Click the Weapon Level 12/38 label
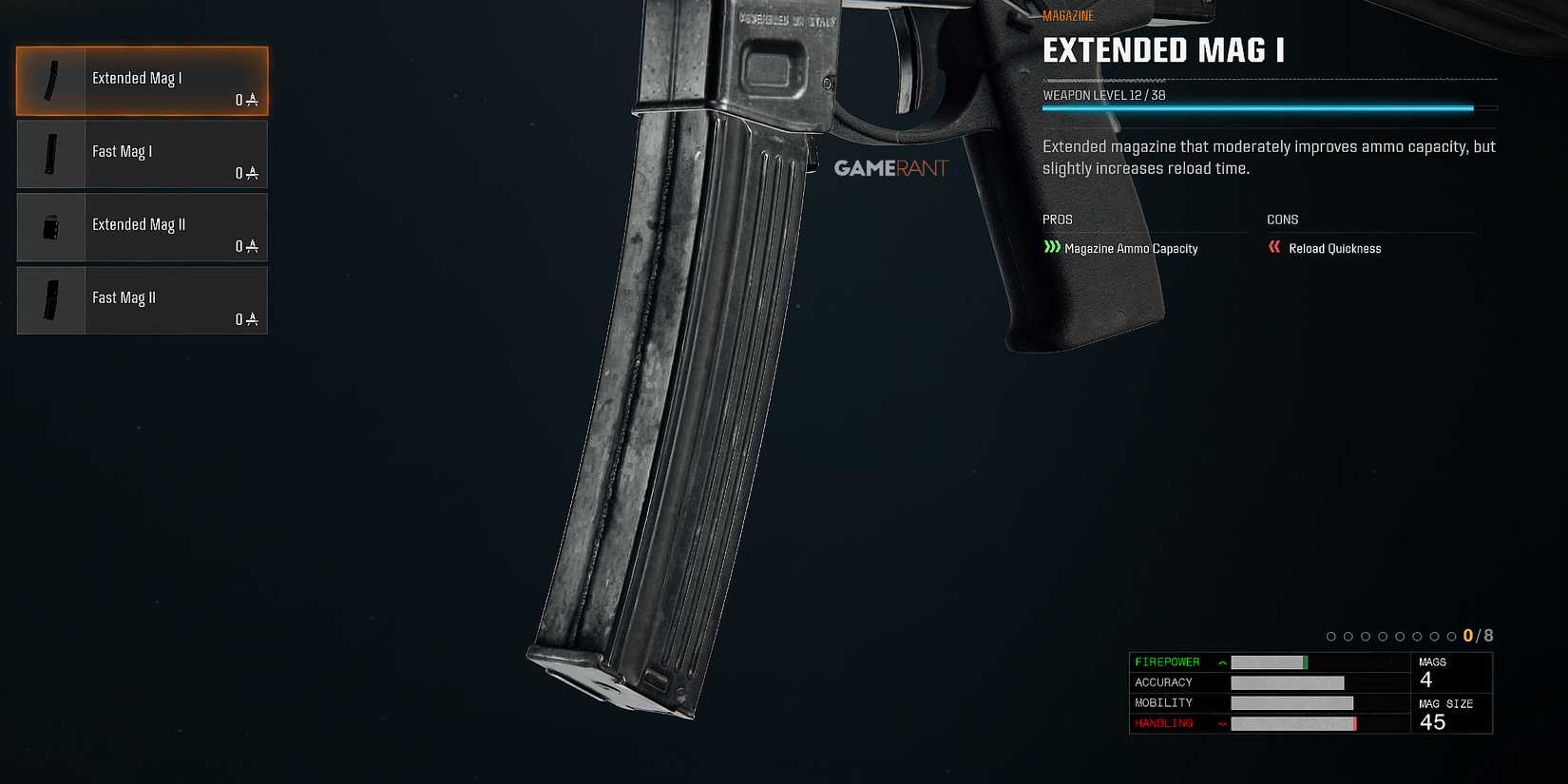The width and height of the screenshot is (1568, 784). (1104, 95)
